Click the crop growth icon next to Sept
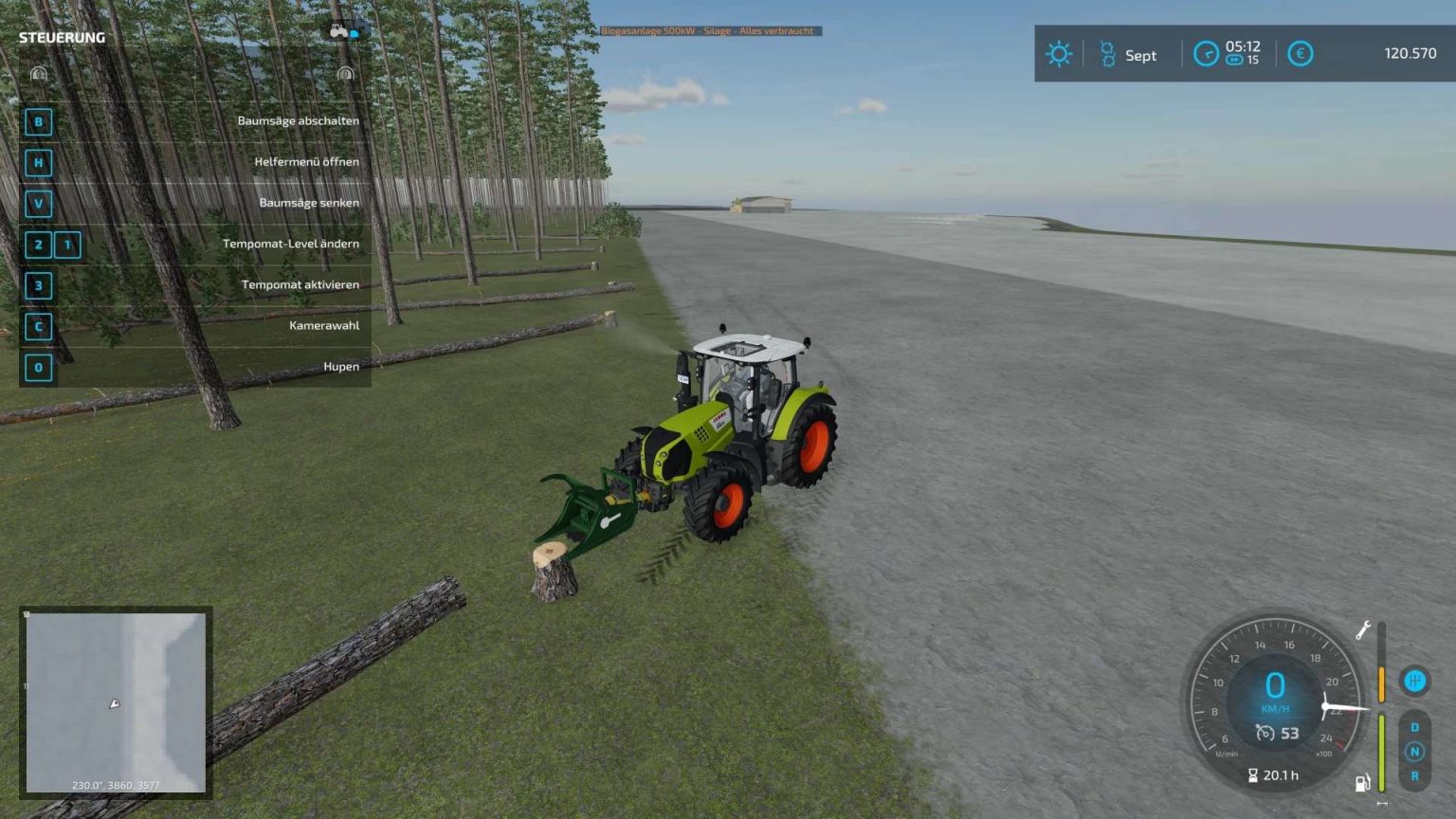 pyautogui.click(x=1107, y=53)
